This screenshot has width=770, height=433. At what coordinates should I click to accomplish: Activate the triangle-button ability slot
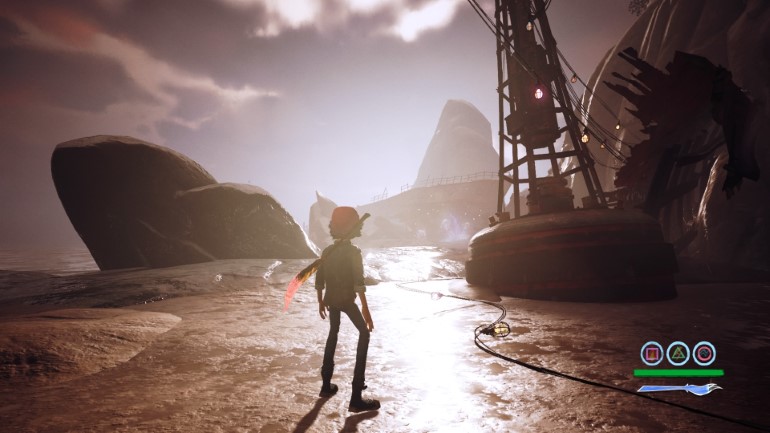(678, 352)
